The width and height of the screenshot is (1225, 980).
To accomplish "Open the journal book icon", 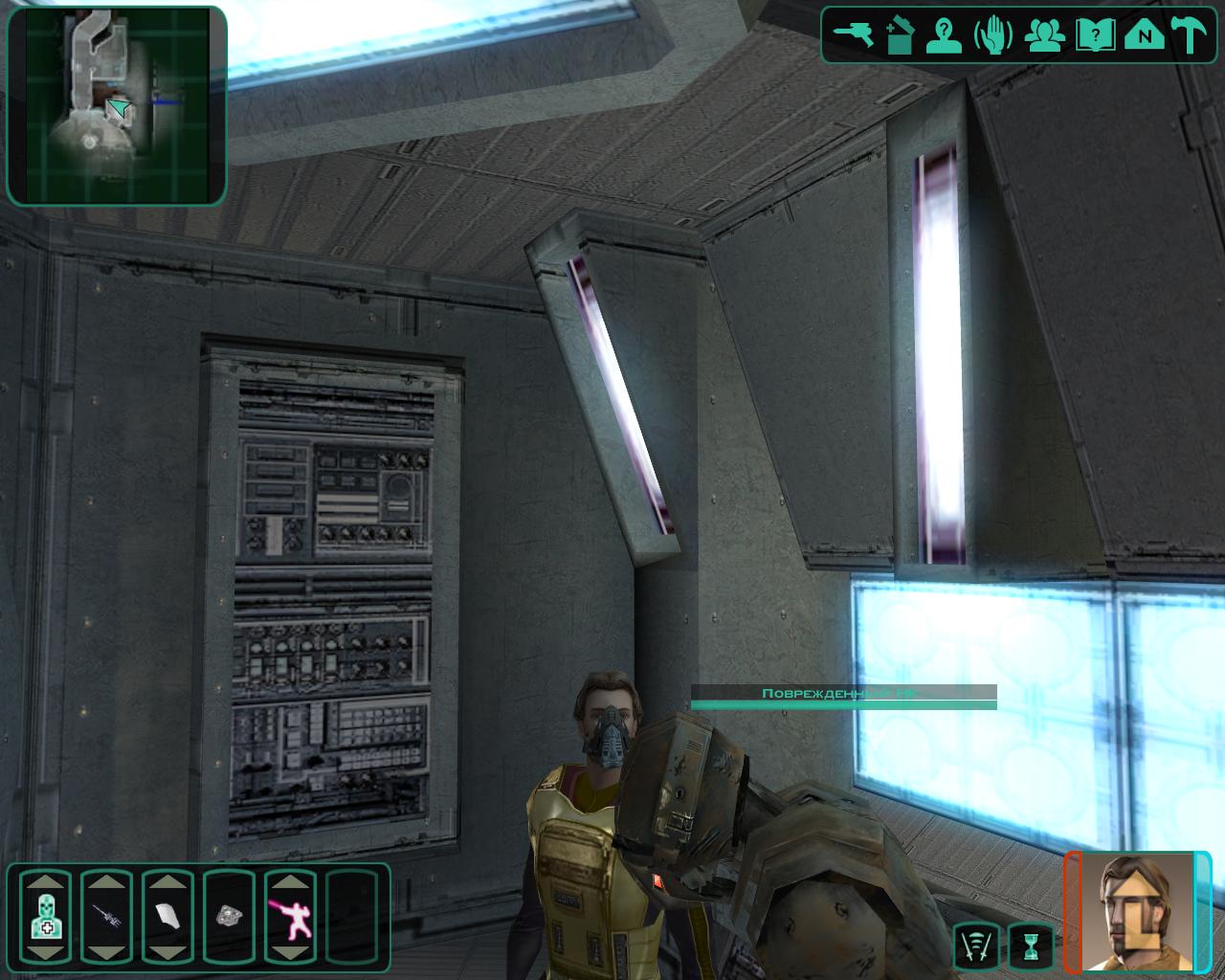I will pos(1094,35).
